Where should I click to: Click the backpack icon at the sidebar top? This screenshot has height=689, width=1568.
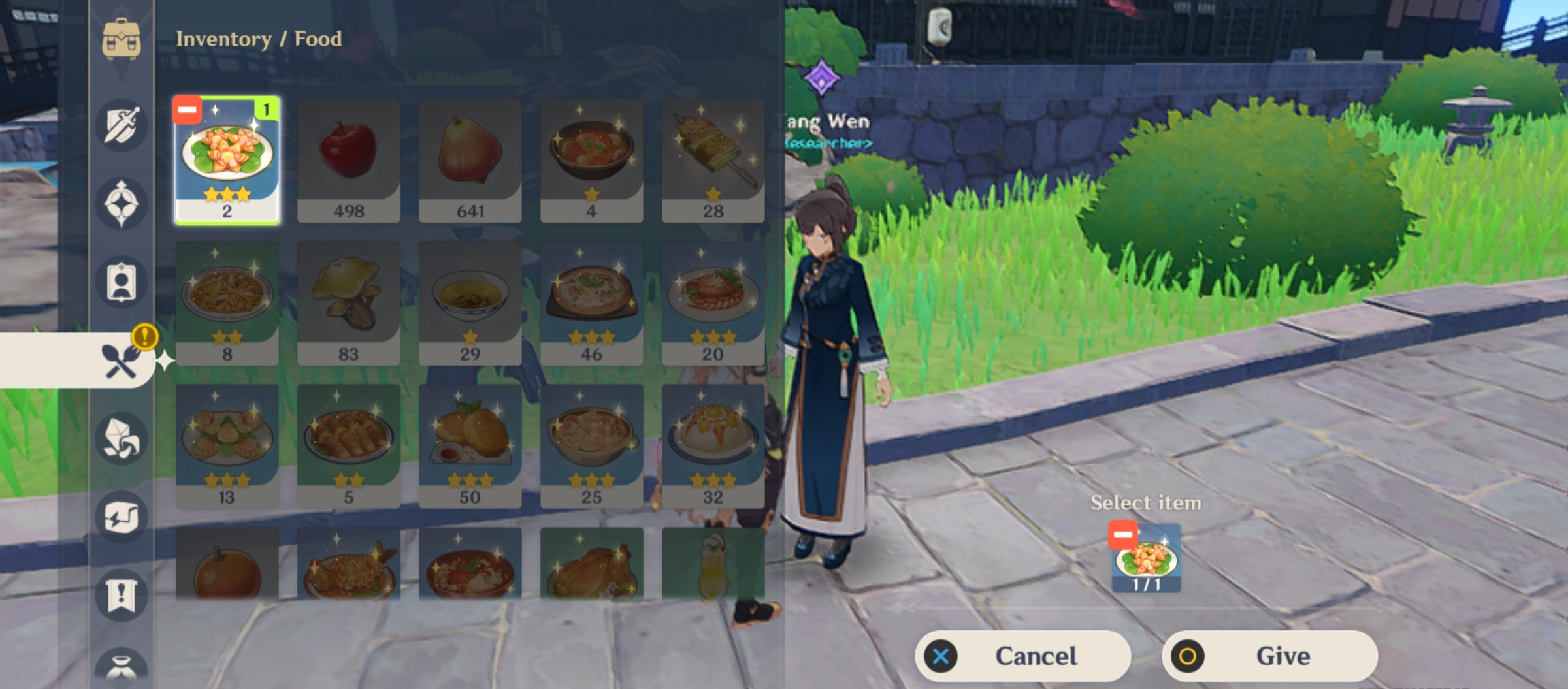click(x=121, y=37)
